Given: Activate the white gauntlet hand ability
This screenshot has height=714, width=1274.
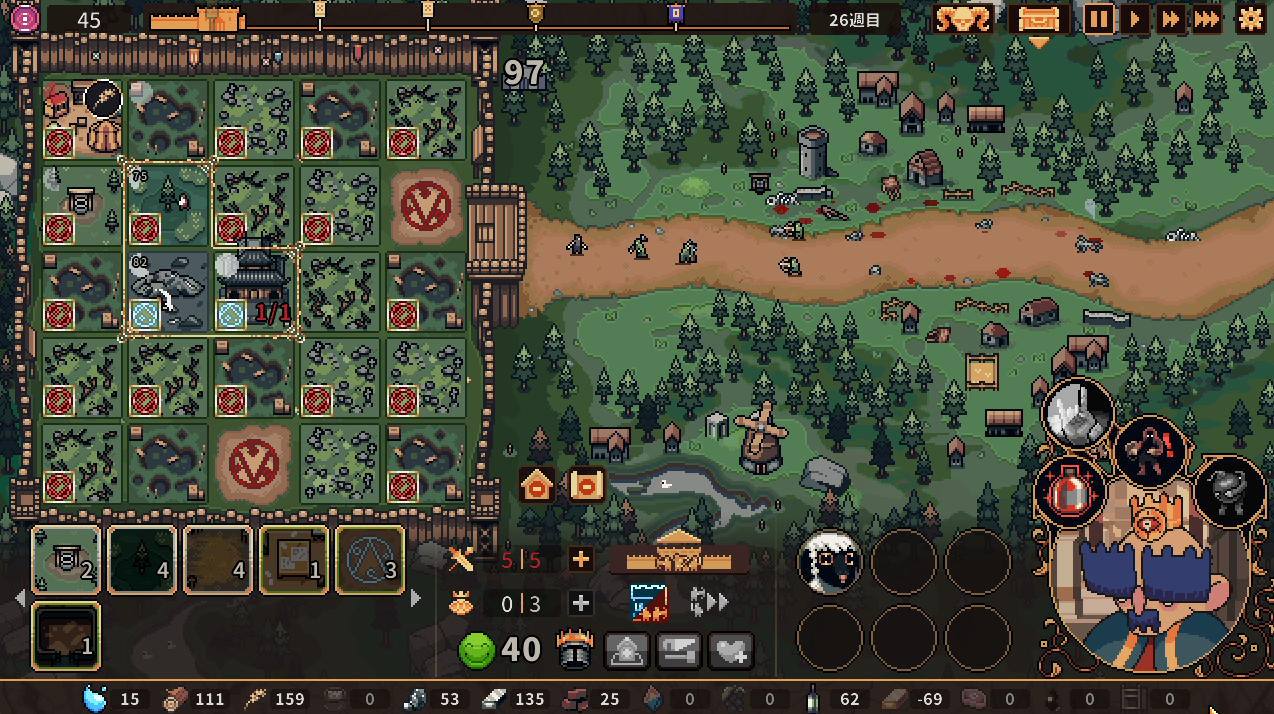Looking at the screenshot, I should click(x=1080, y=415).
